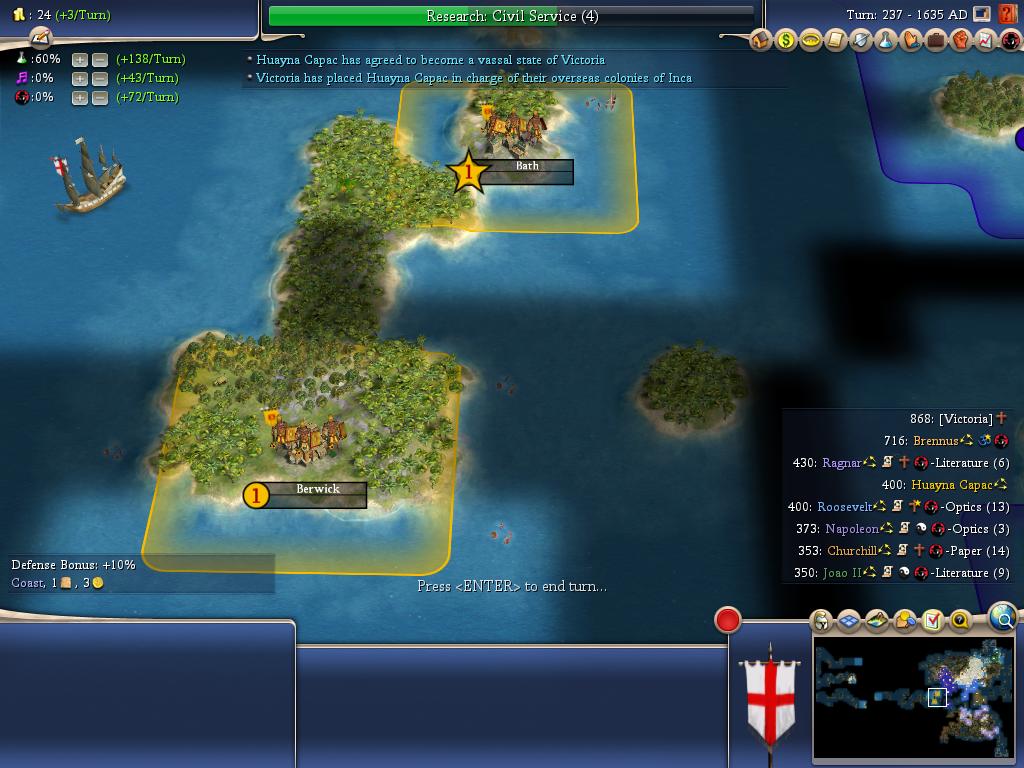Increase the espionage rate with plus
The width and height of the screenshot is (1024, 768).
[x=80, y=97]
